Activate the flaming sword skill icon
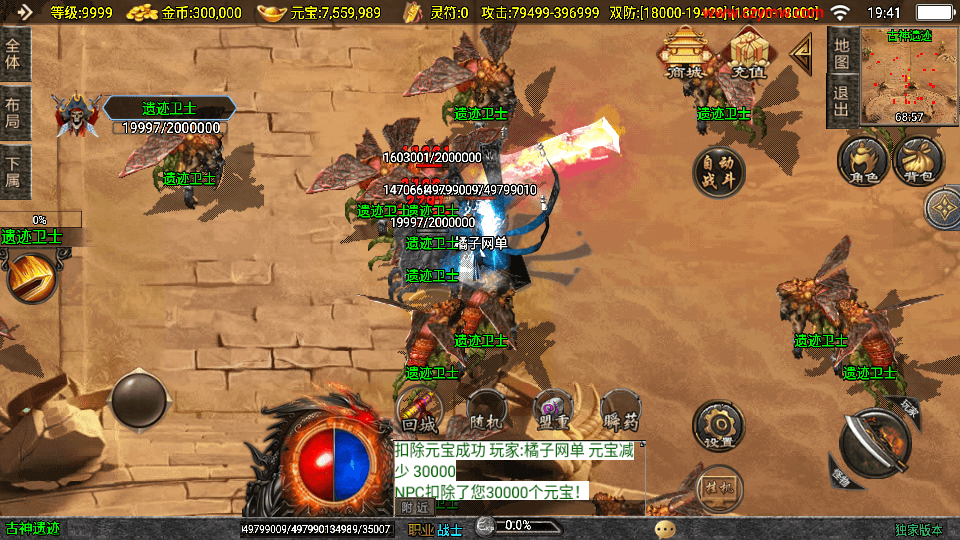The width and height of the screenshot is (960, 540). point(31,277)
